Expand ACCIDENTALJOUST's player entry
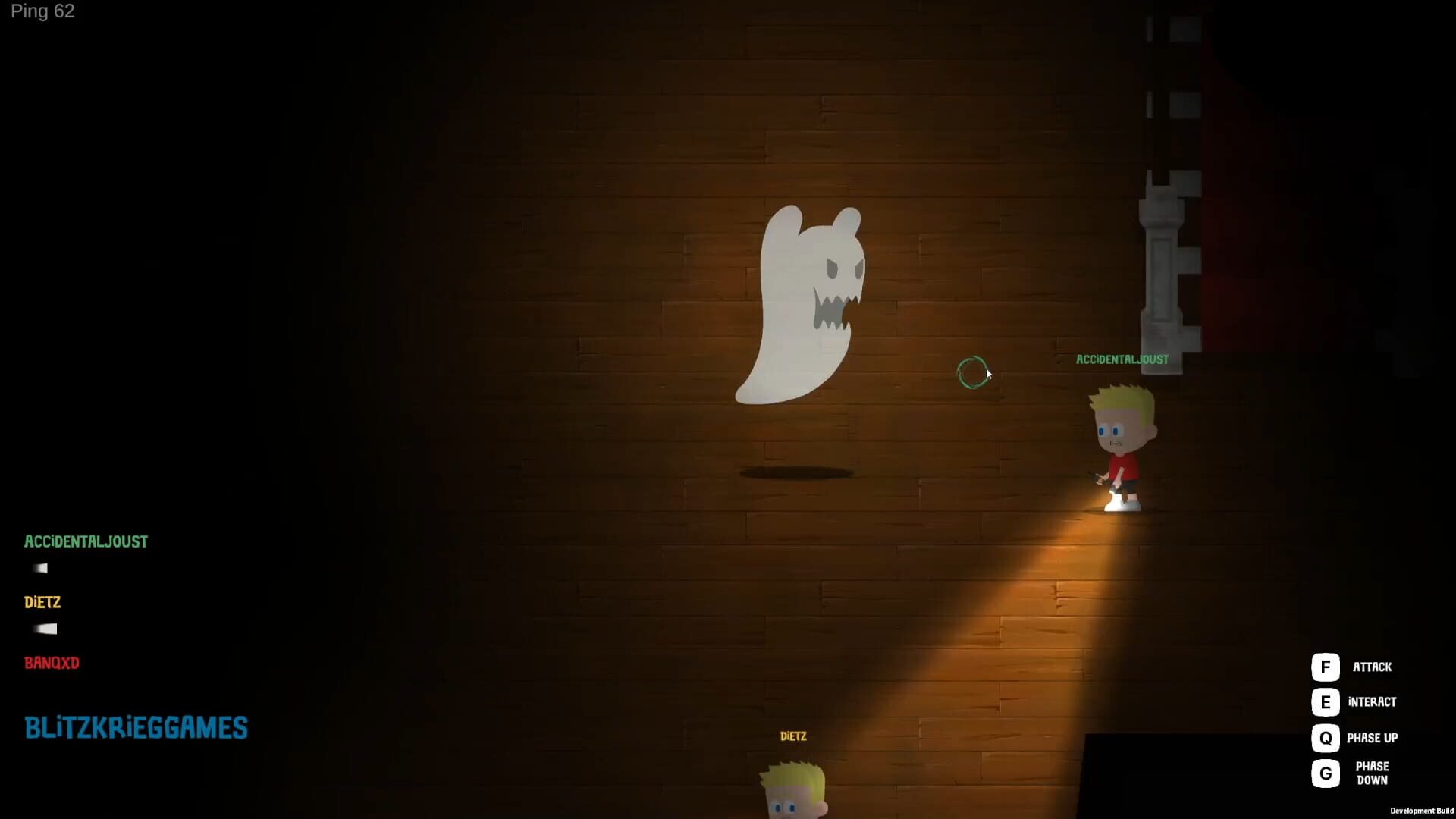 pos(86,541)
